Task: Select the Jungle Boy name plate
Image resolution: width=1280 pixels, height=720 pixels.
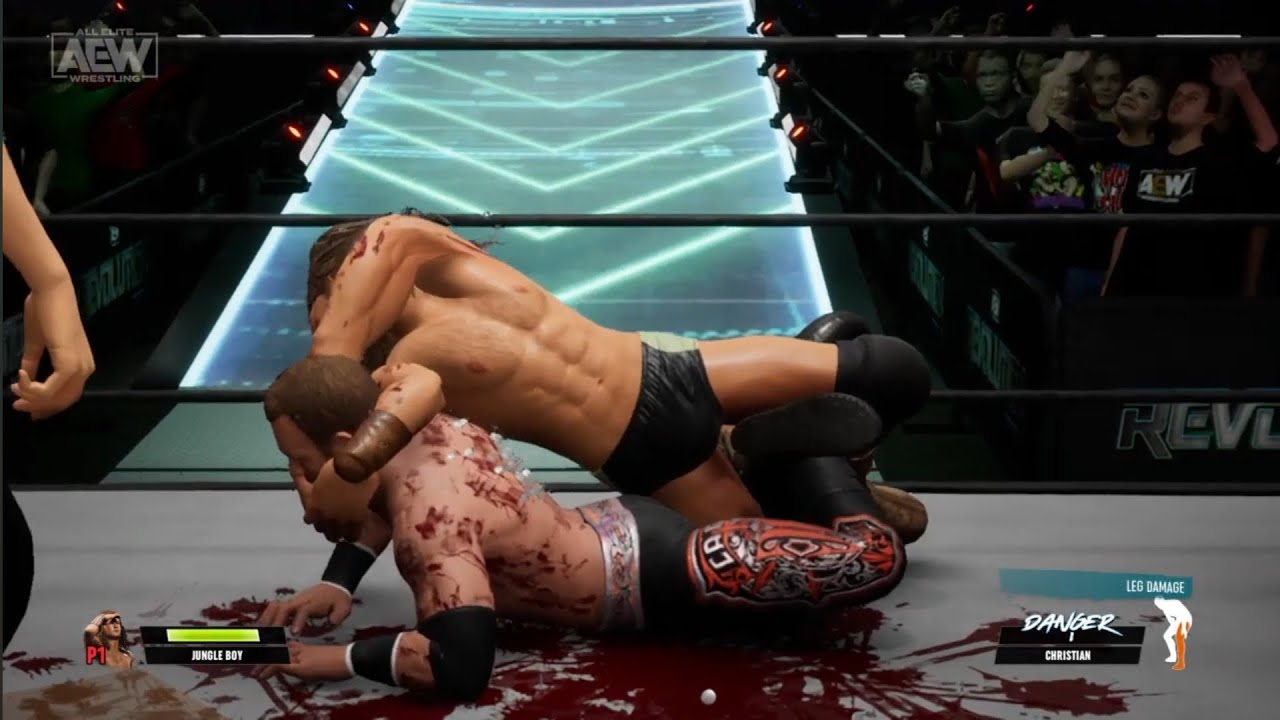Action: 215,656
